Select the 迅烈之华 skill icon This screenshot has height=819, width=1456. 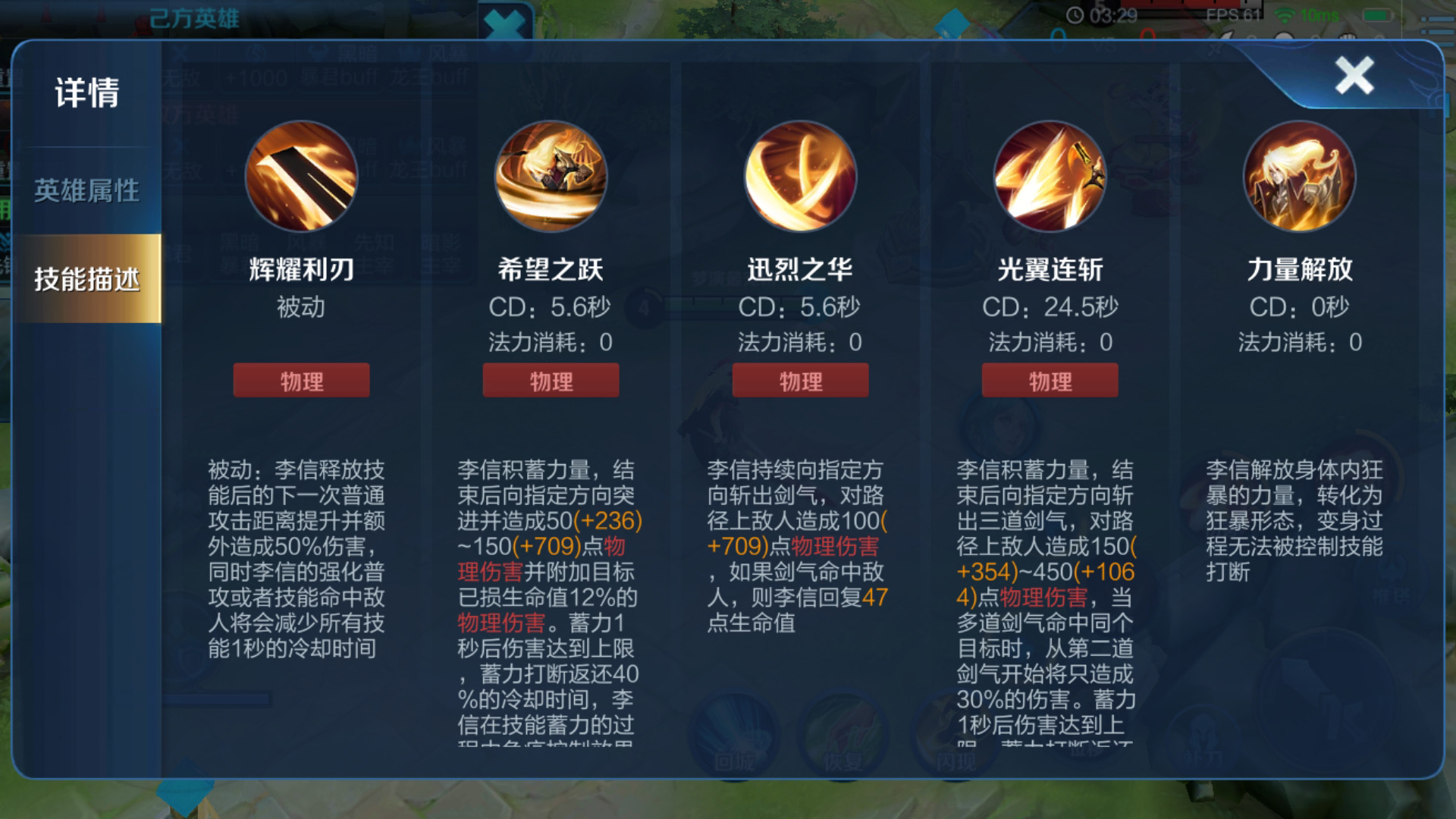click(x=799, y=176)
